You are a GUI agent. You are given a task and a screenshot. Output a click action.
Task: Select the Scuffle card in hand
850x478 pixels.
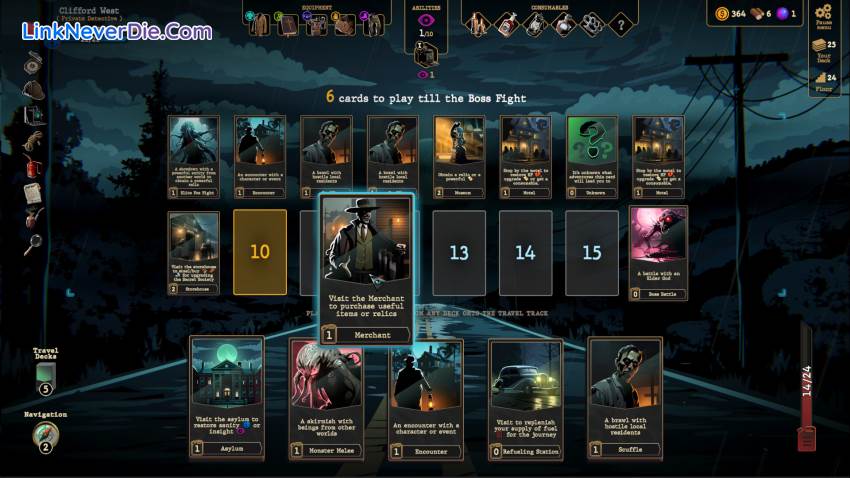pyautogui.click(x=625, y=397)
